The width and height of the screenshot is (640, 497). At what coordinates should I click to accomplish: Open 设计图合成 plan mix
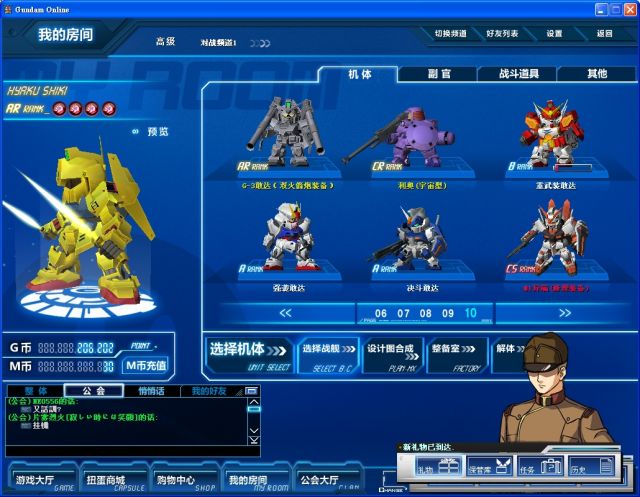[x=390, y=353]
